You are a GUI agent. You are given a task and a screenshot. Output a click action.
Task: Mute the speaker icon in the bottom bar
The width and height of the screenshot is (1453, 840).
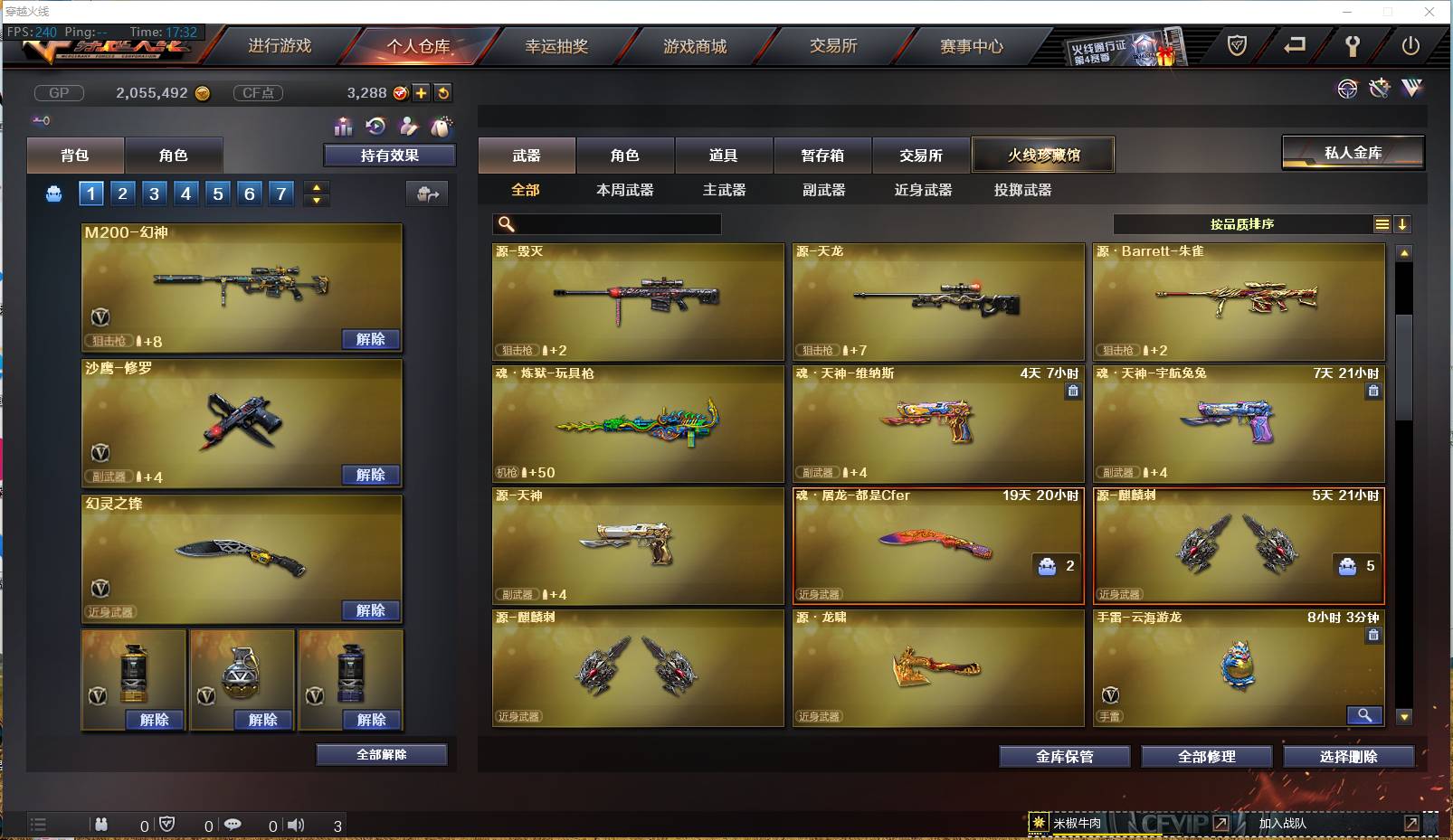296,825
